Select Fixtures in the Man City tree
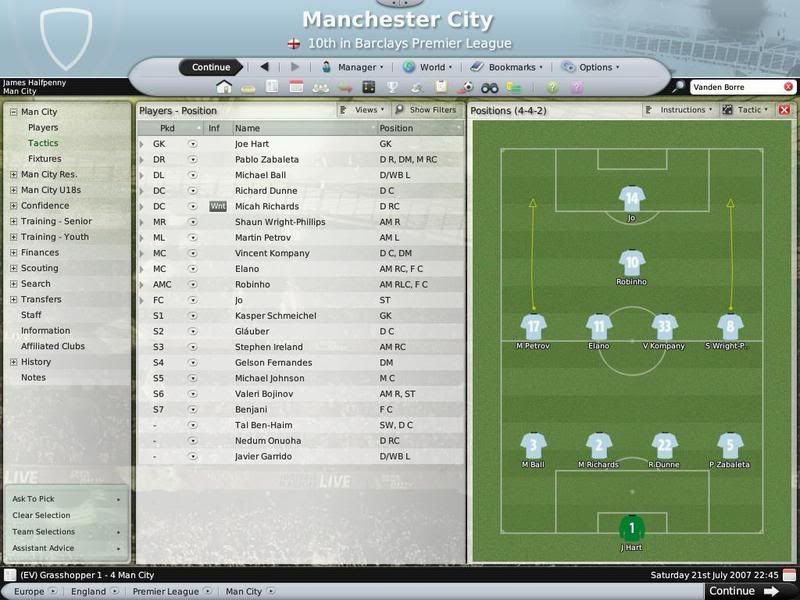This screenshot has width=800, height=600. [x=44, y=159]
